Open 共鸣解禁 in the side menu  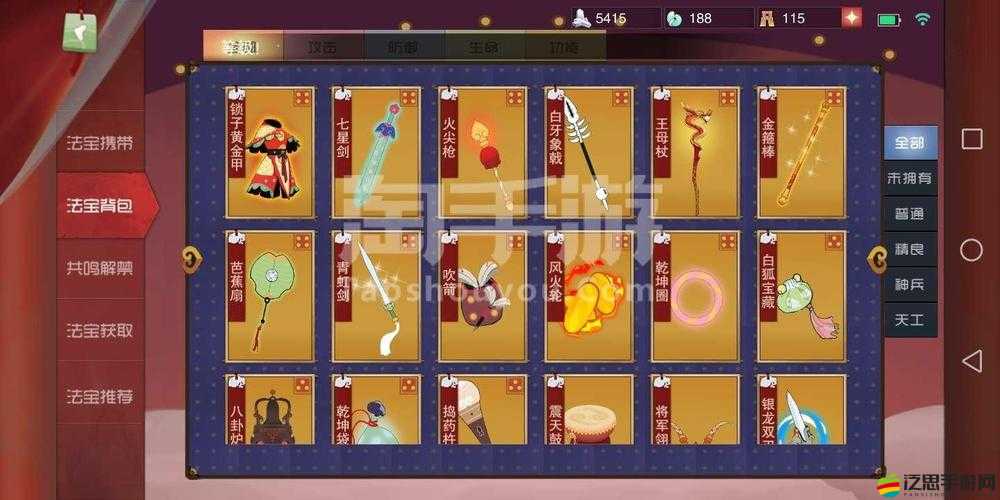click(100, 268)
